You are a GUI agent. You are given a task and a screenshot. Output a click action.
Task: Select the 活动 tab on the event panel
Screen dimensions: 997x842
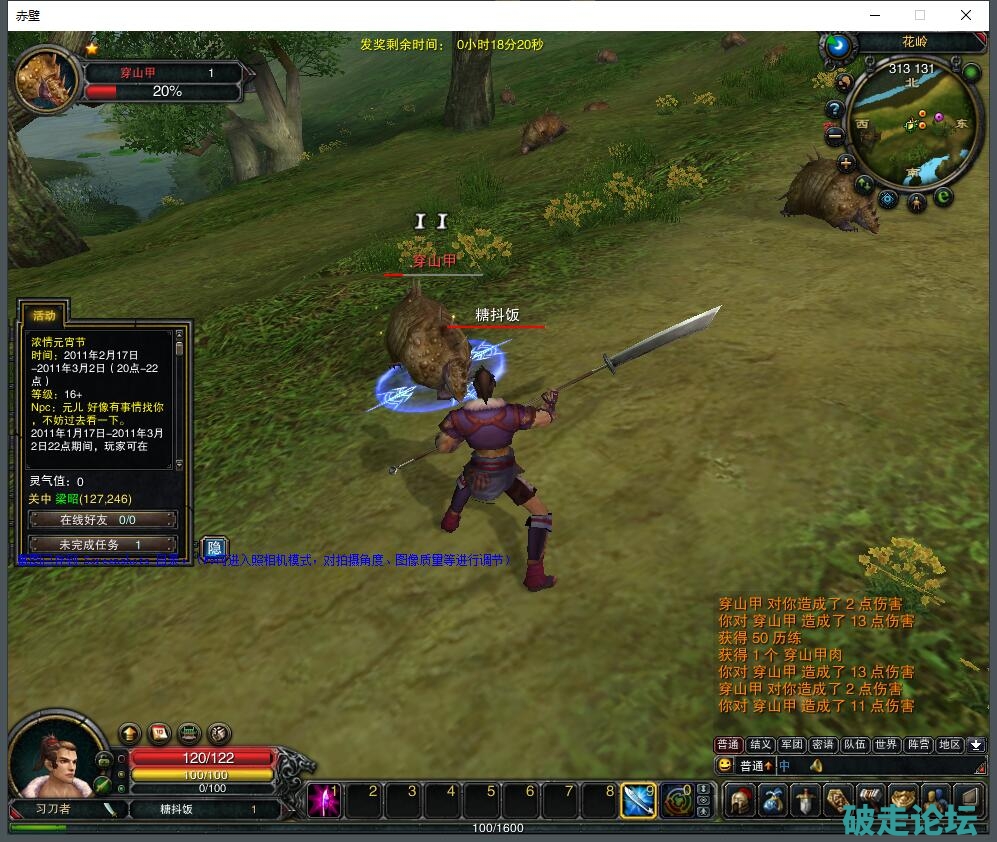tap(45, 315)
